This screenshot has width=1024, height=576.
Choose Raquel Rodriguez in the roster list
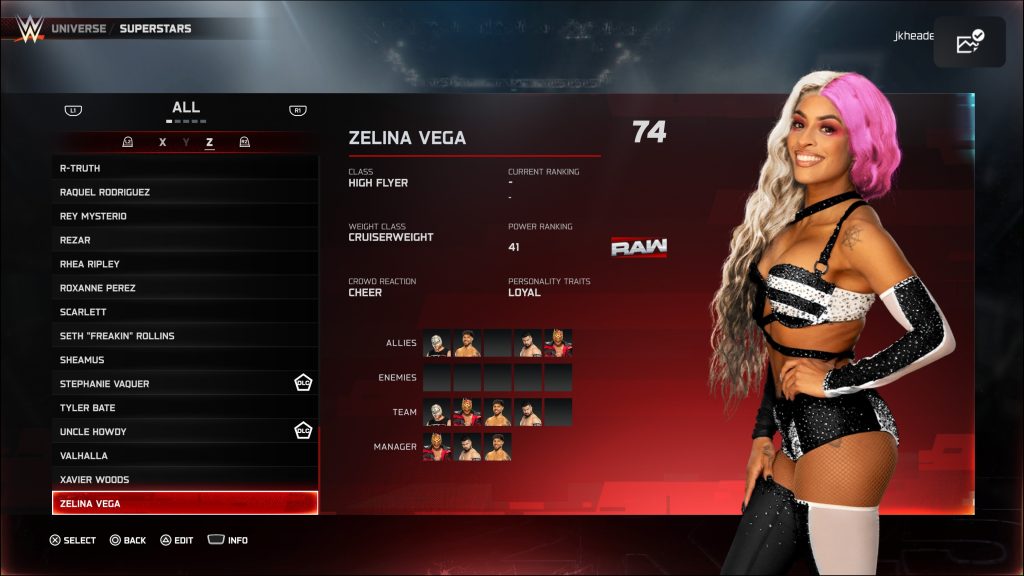click(185, 192)
